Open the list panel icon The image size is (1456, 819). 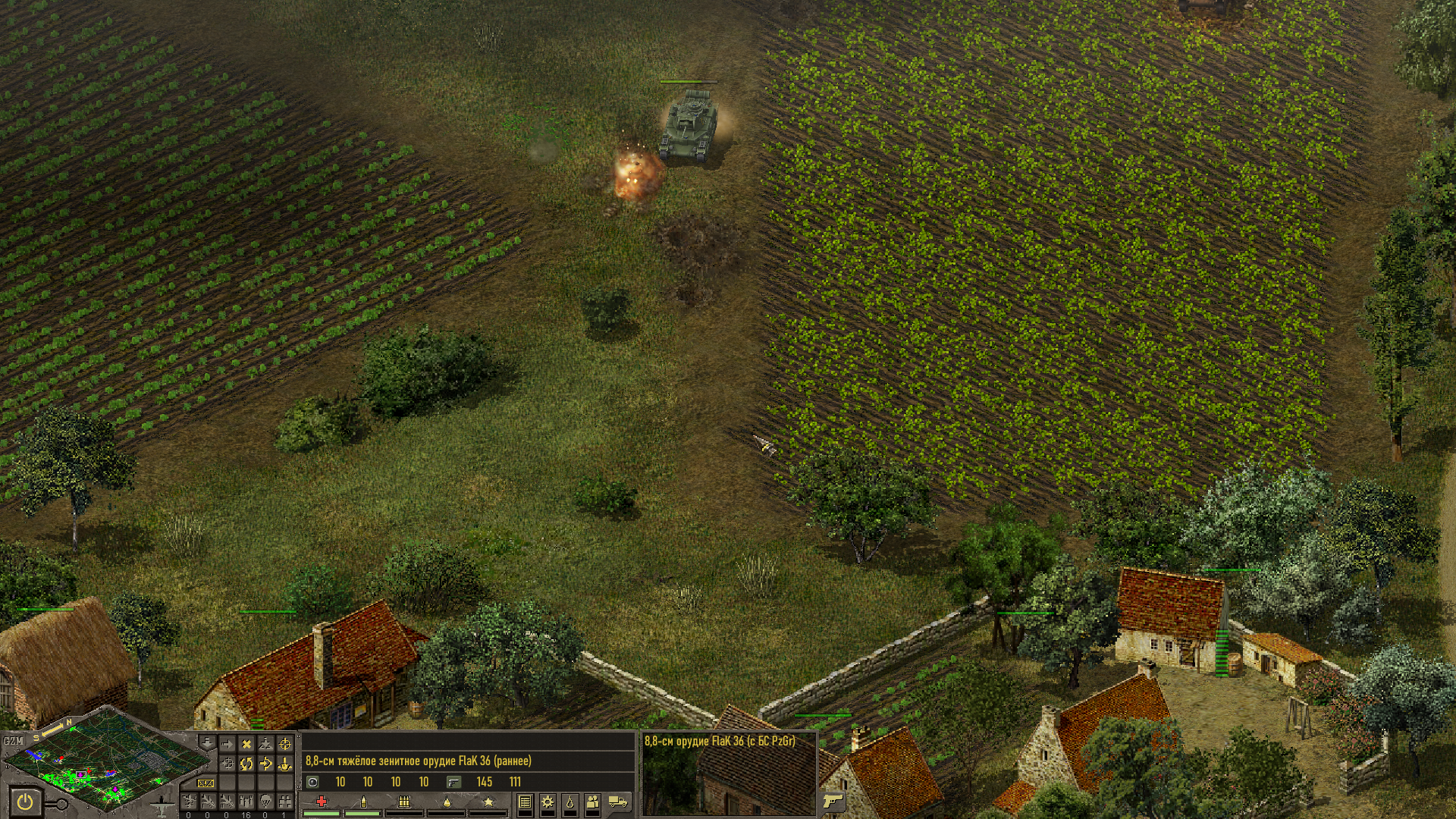[524, 802]
